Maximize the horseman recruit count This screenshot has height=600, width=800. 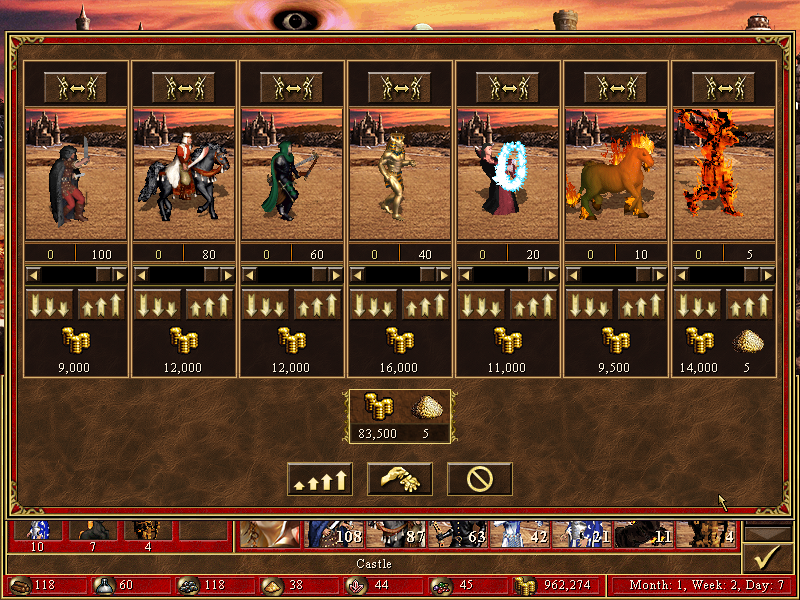point(210,304)
